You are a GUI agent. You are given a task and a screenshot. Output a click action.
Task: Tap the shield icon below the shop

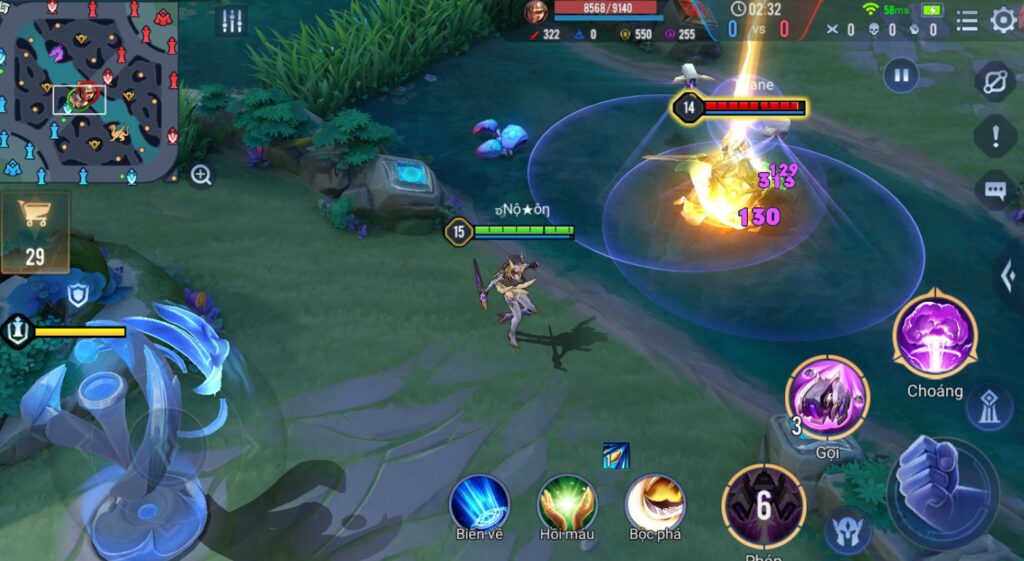(78, 295)
